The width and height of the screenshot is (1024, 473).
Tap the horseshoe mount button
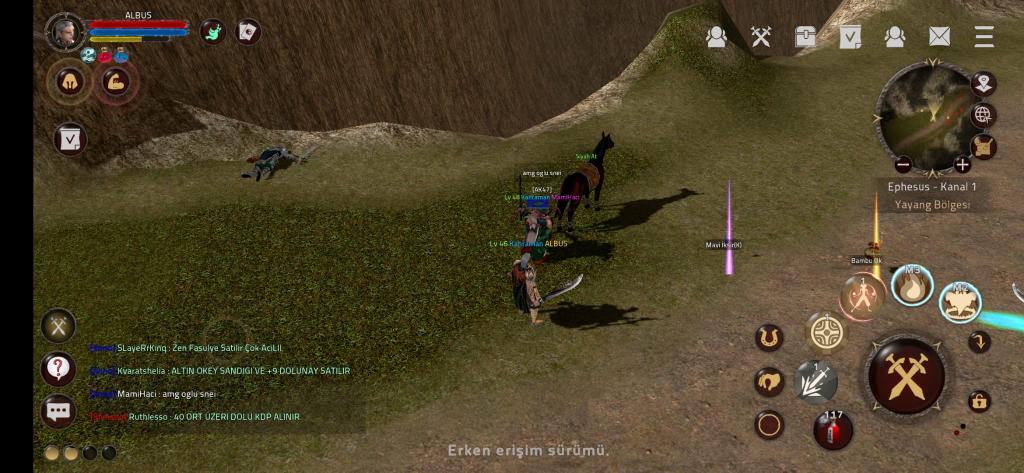pos(769,338)
